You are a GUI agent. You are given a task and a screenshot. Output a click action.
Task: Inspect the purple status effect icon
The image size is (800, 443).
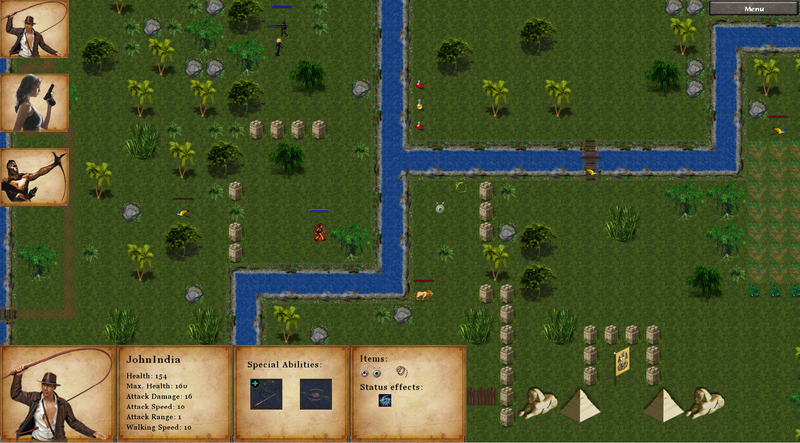385,401
